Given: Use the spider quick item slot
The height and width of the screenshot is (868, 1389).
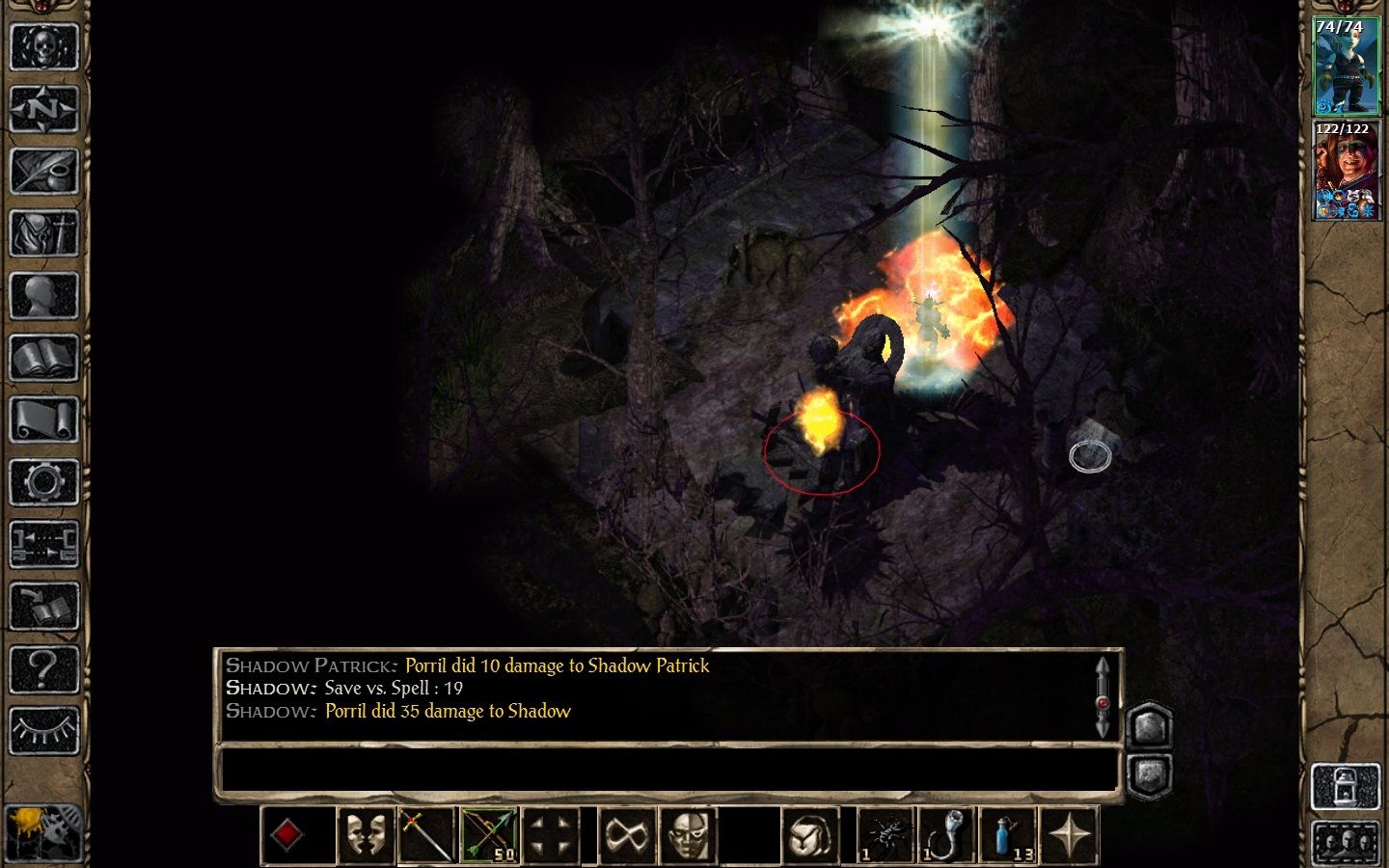Looking at the screenshot, I should [x=885, y=835].
